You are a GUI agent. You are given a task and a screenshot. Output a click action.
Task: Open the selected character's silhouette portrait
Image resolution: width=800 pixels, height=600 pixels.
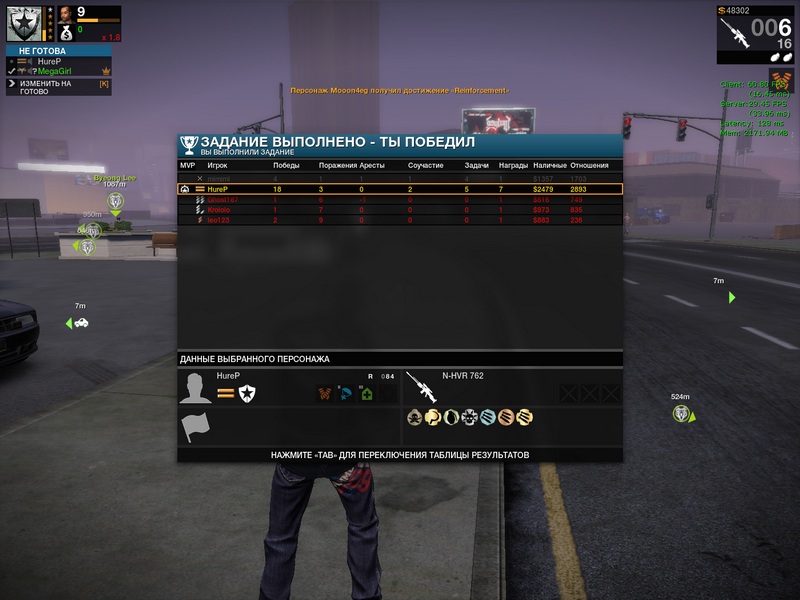pos(196,387)
